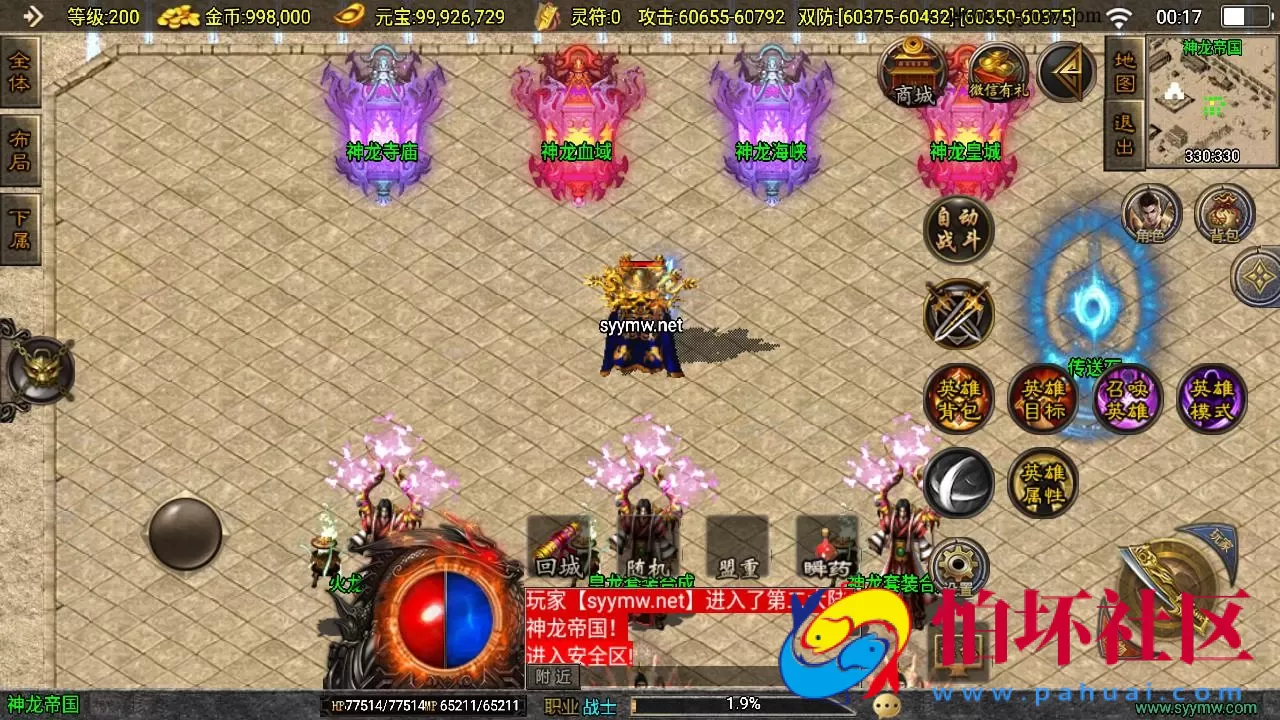The image size is (1280, 720).
Task: Enable 自动战斗 auto-battle mode
Action: (958, 230)
